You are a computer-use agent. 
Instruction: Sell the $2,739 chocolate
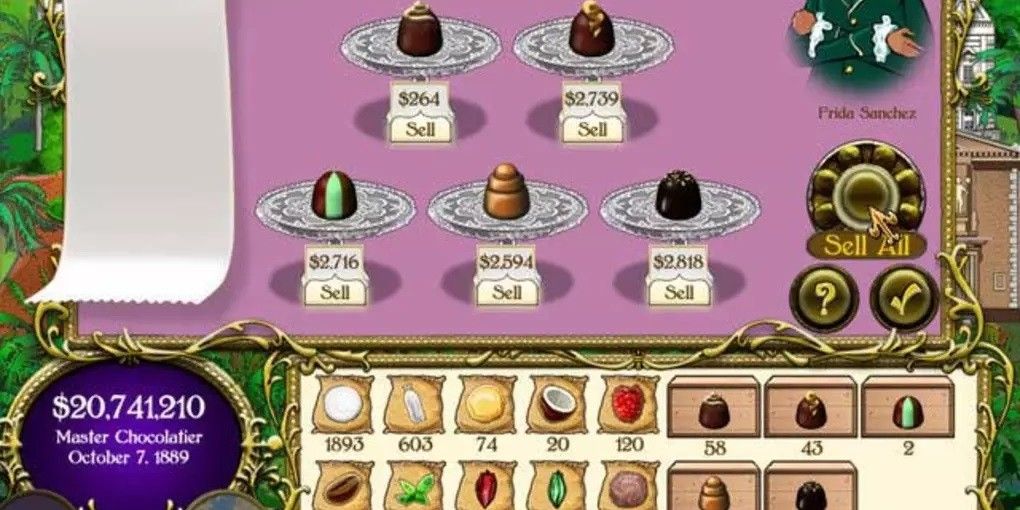pyautogui.click(x=592, y=129)
